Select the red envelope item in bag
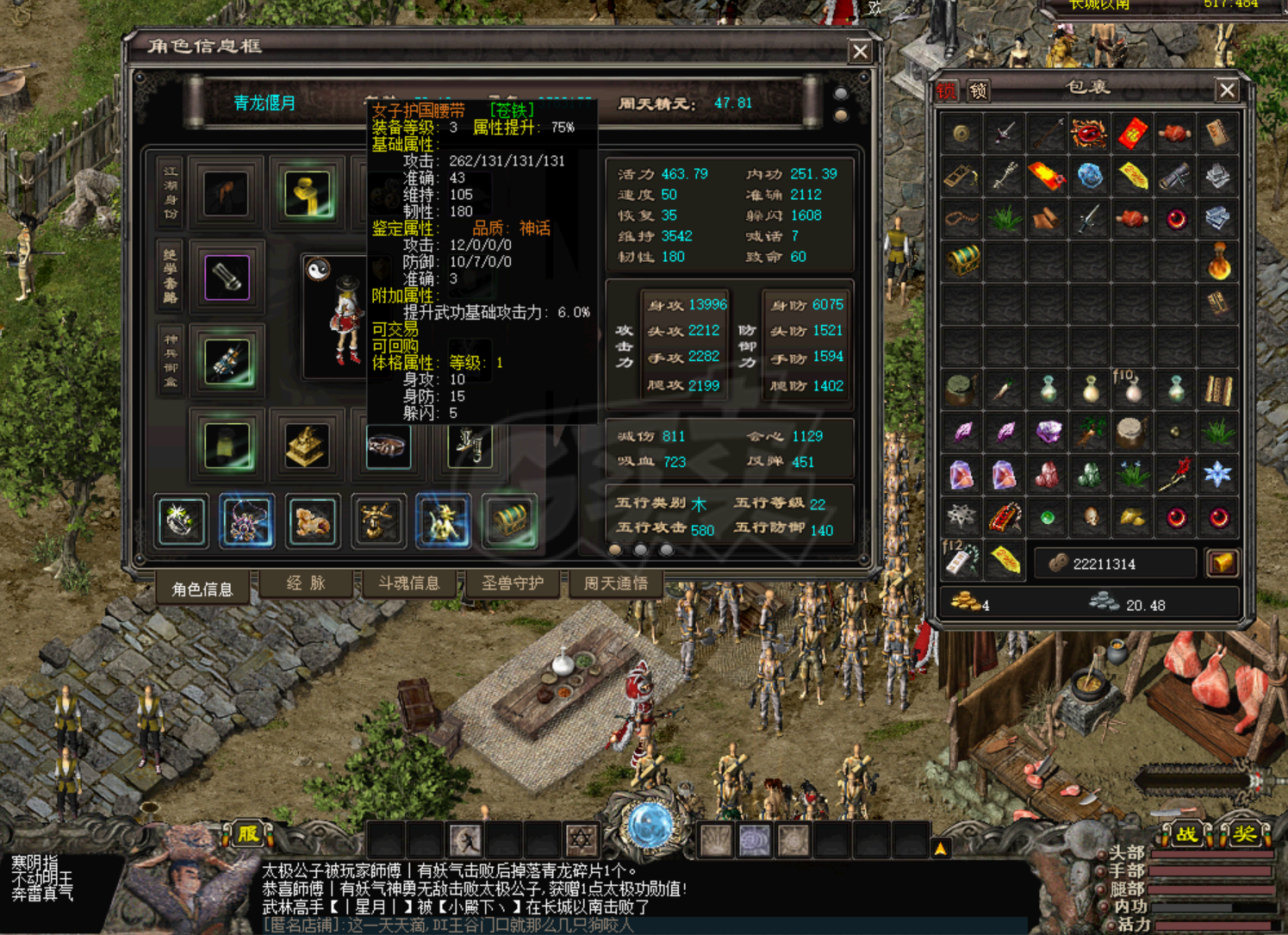The image size is (1288, 935). pos(1132,134)
